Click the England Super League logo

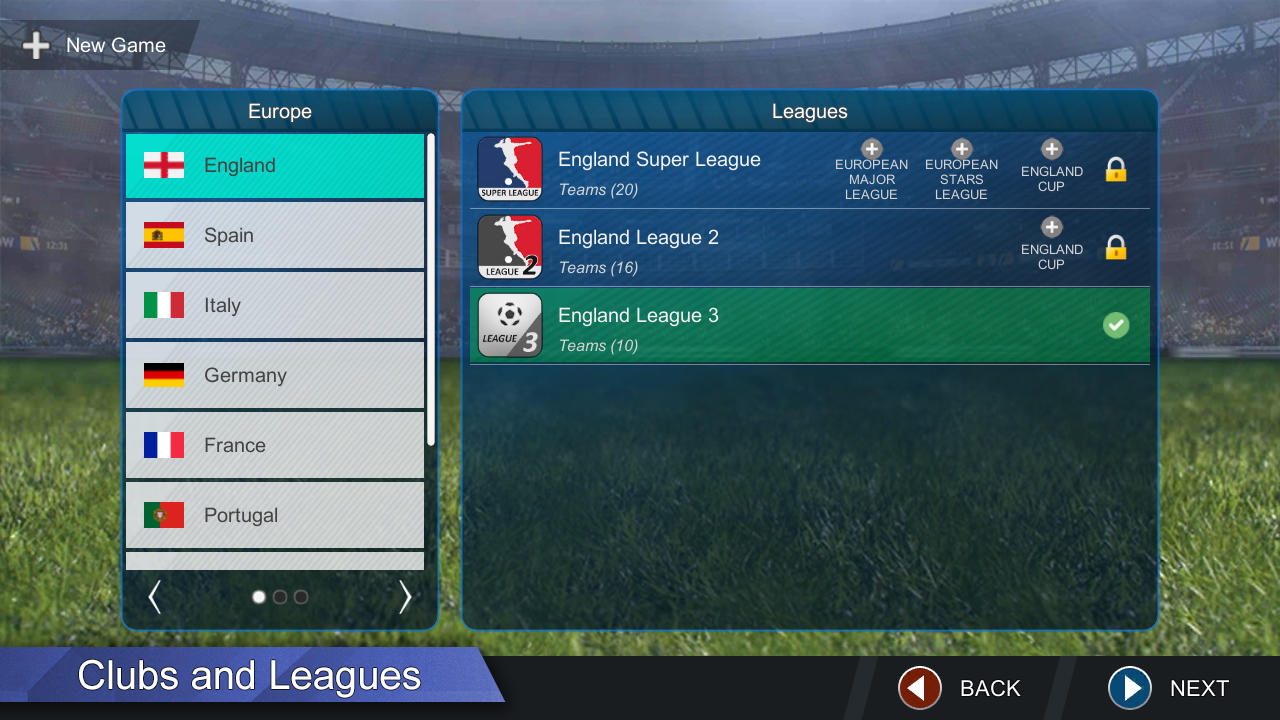pyautogui.click(x=509, y=168)
